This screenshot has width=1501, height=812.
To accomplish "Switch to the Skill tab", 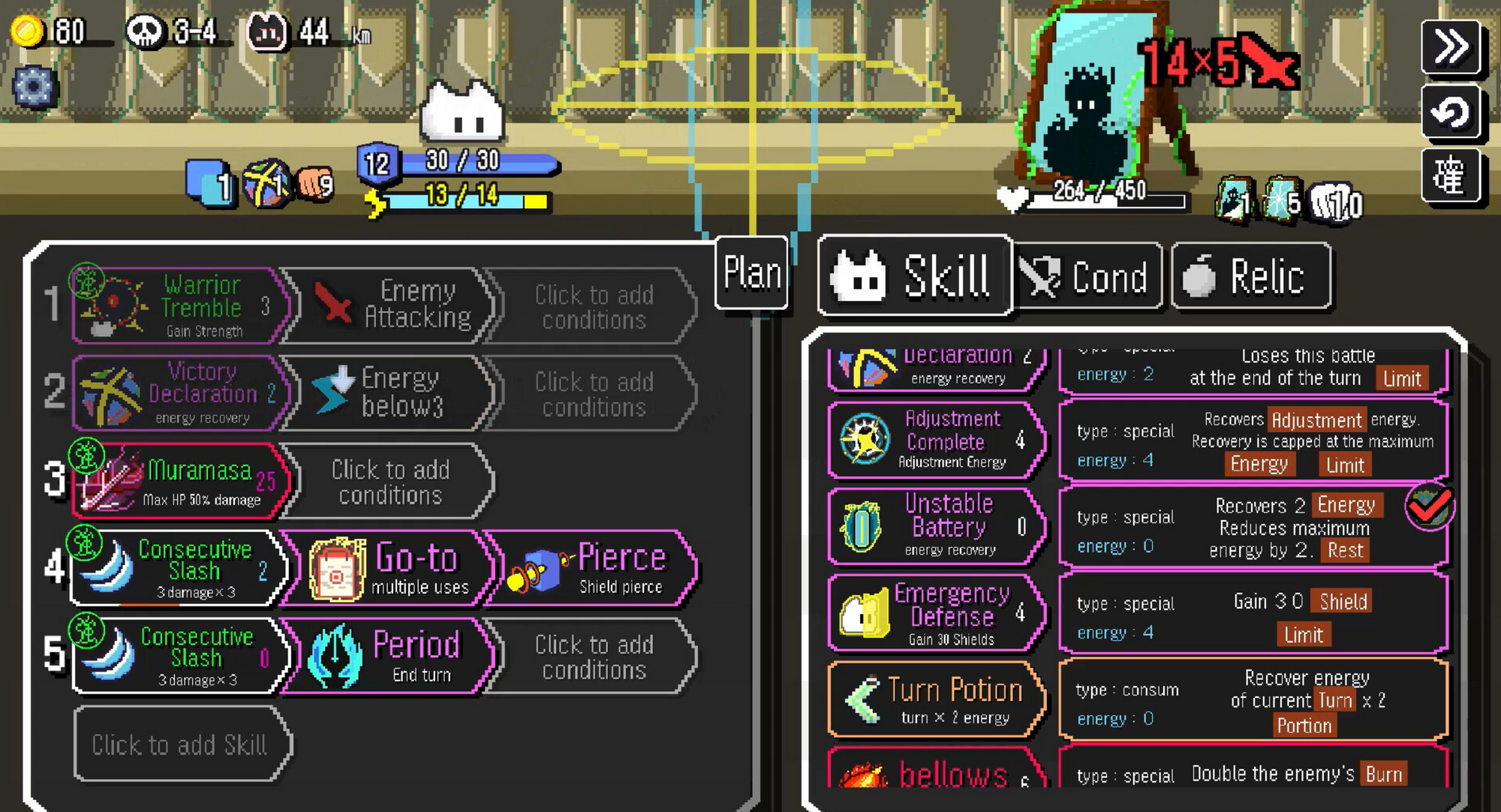I will point(914,275).
